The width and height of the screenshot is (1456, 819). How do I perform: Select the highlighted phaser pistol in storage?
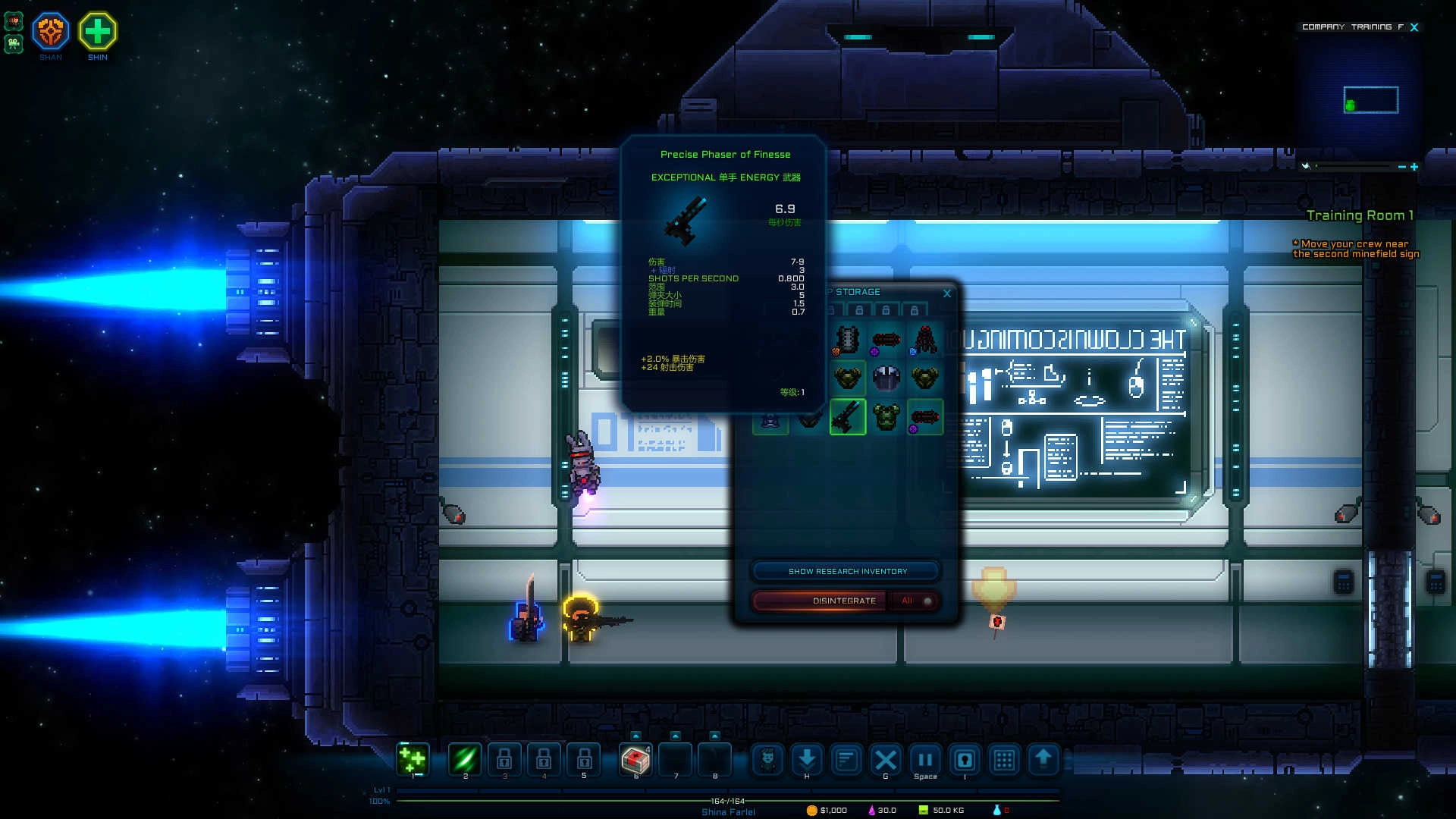[x=847, y=416]
